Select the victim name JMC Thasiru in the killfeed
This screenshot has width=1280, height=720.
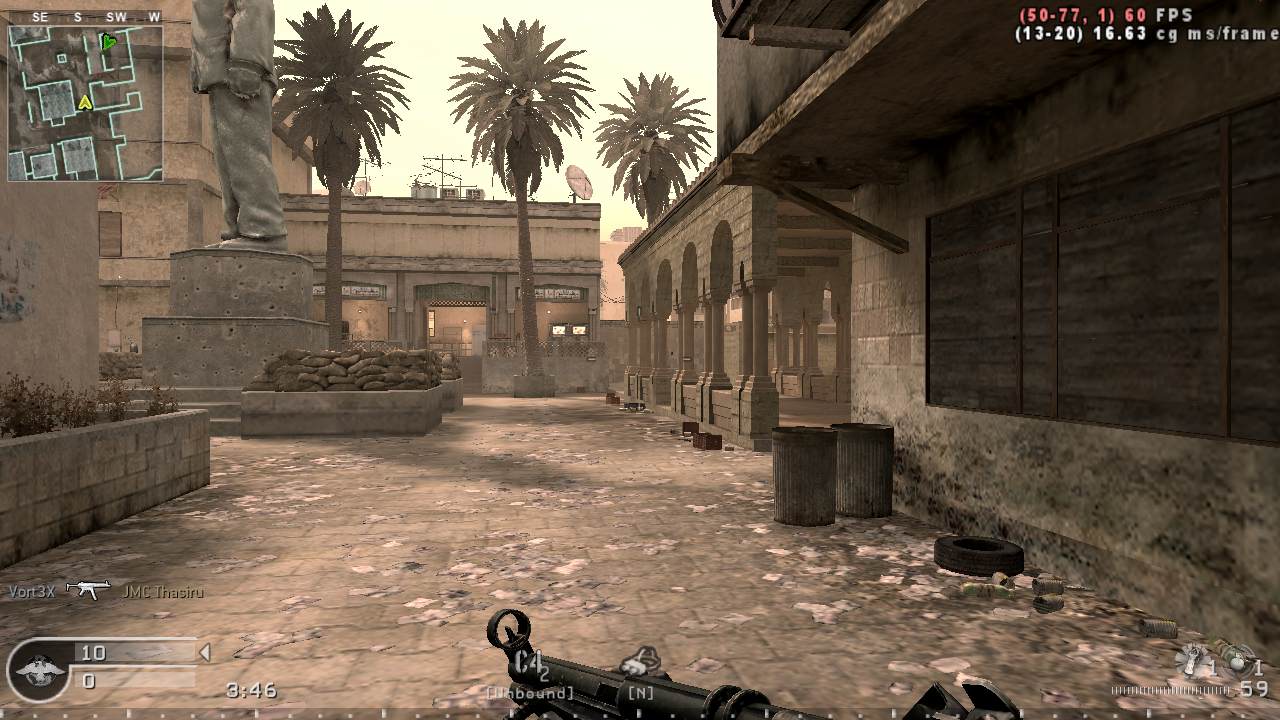pyautogui.click(x=163, y=590)
